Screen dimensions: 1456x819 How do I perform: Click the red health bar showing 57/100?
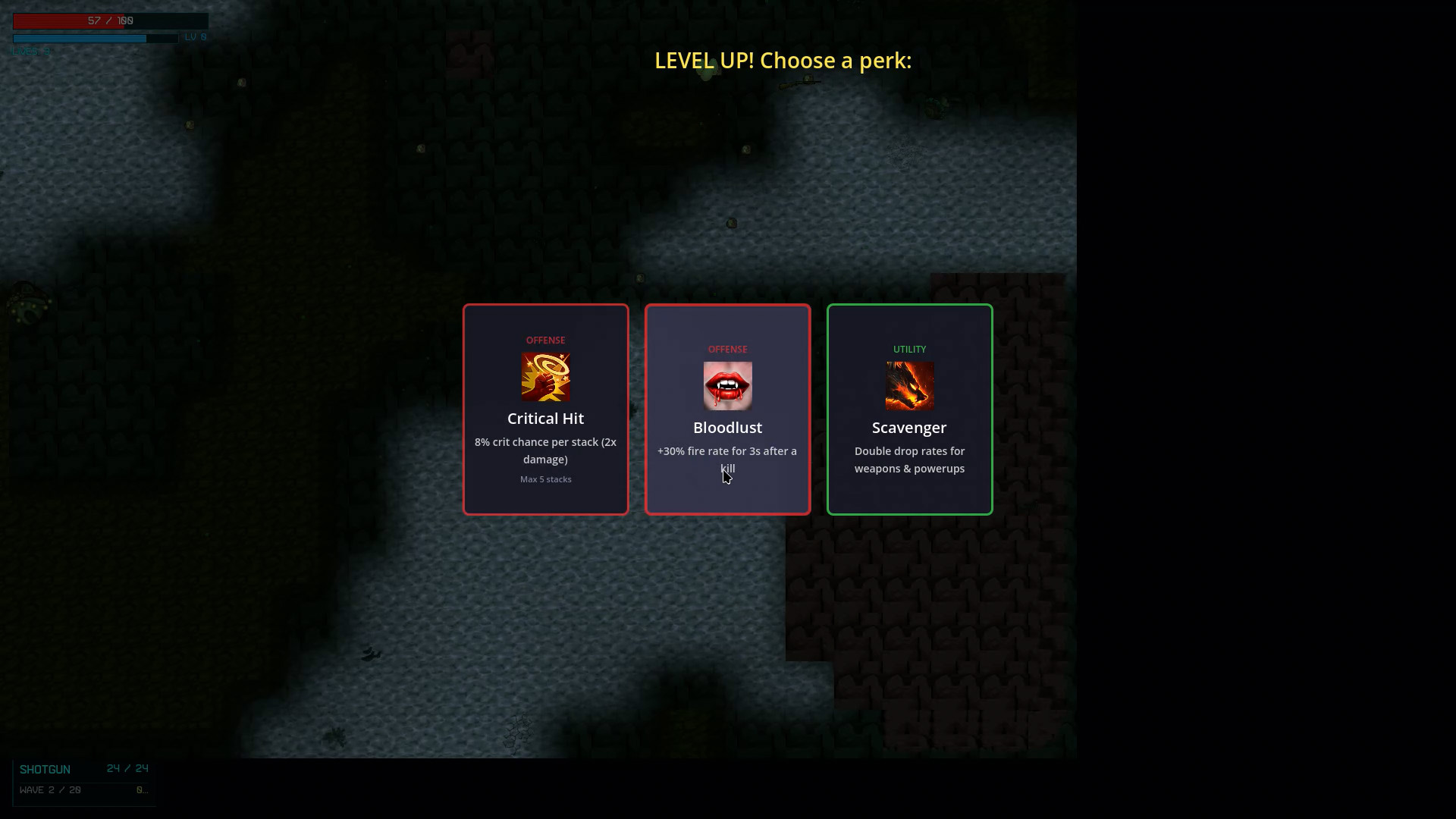[x=110, y=21]
